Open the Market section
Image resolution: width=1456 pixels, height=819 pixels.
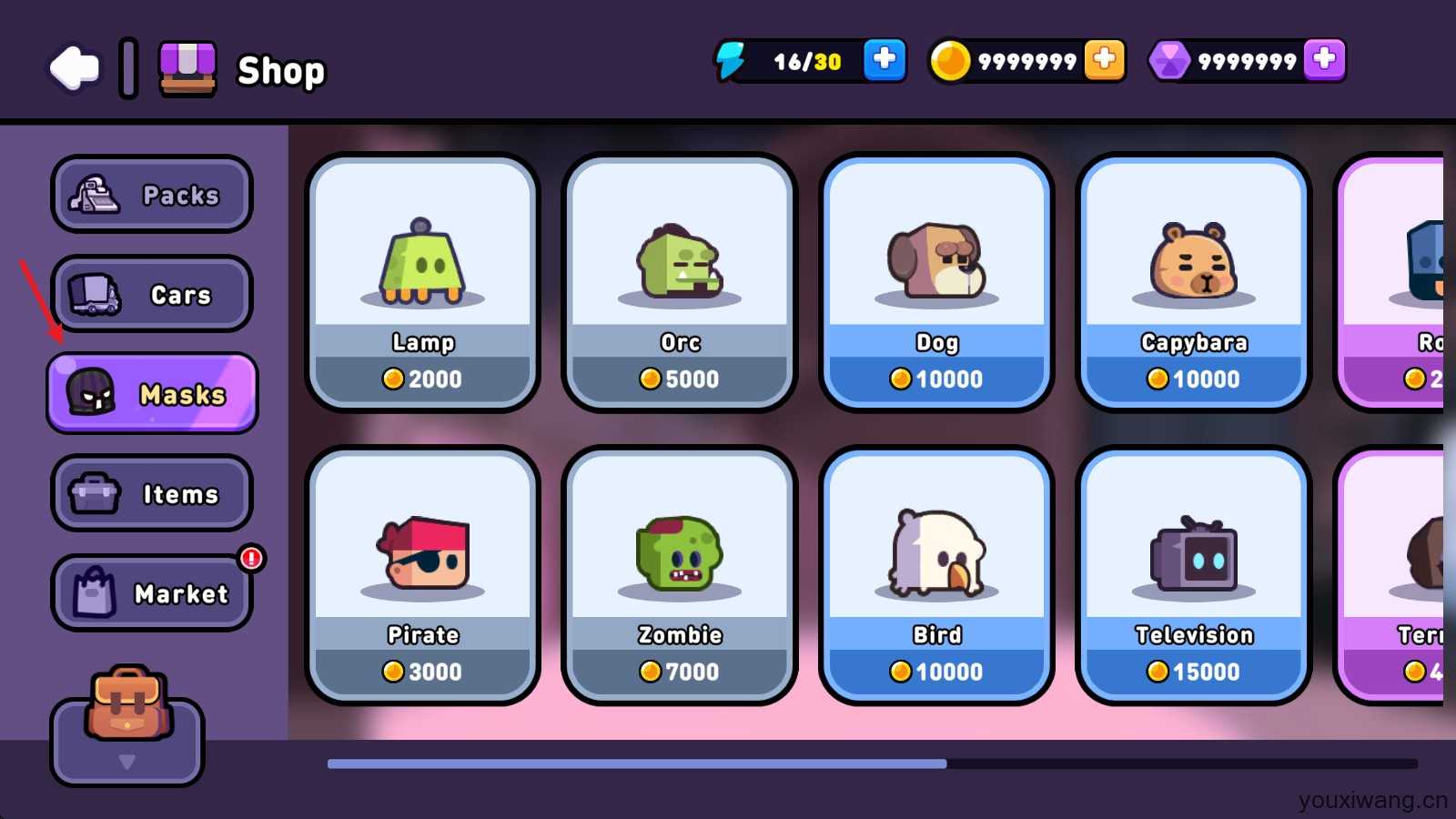pos(152,593)
